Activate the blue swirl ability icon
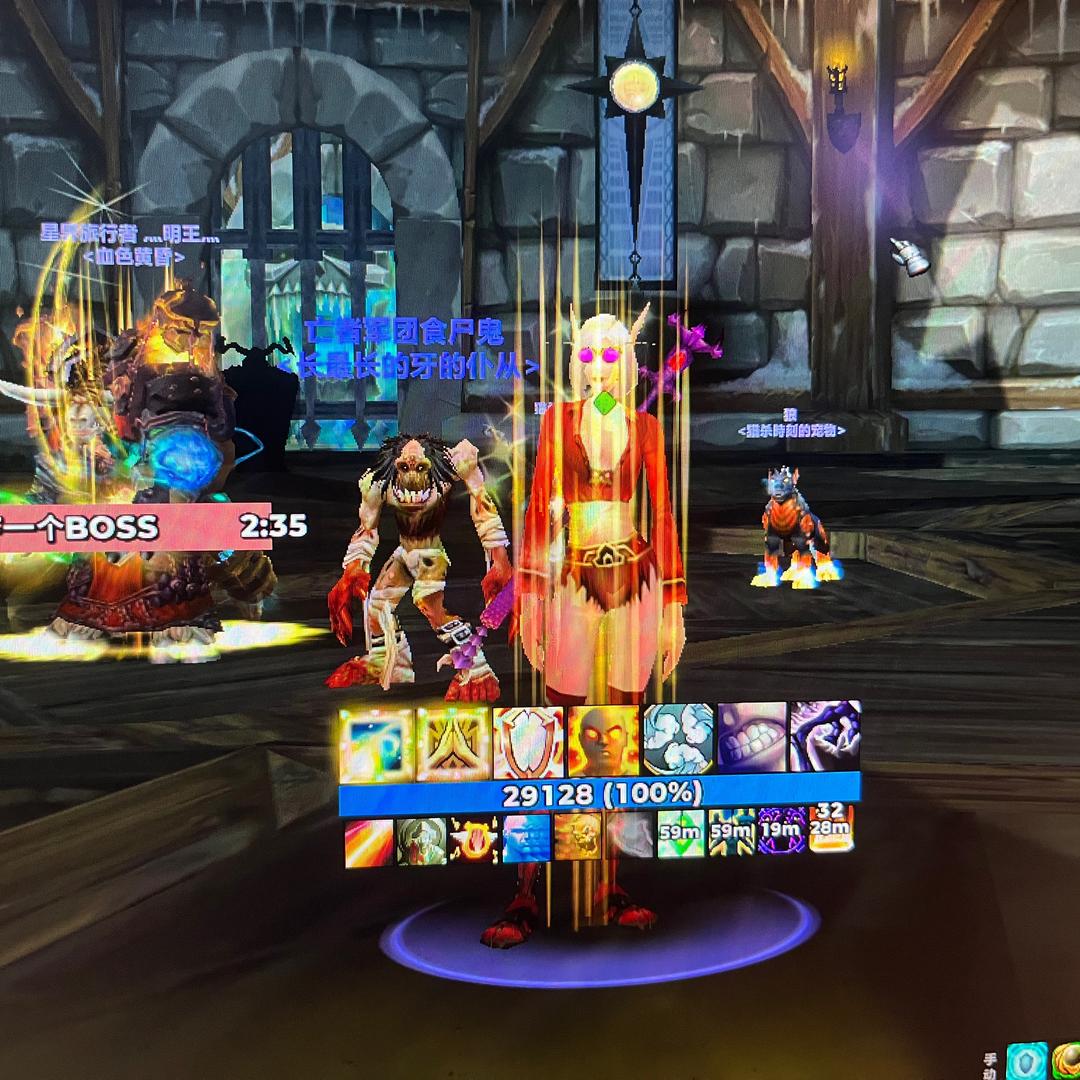This screenshot has width=1080, height=1080. click(376, 745)
